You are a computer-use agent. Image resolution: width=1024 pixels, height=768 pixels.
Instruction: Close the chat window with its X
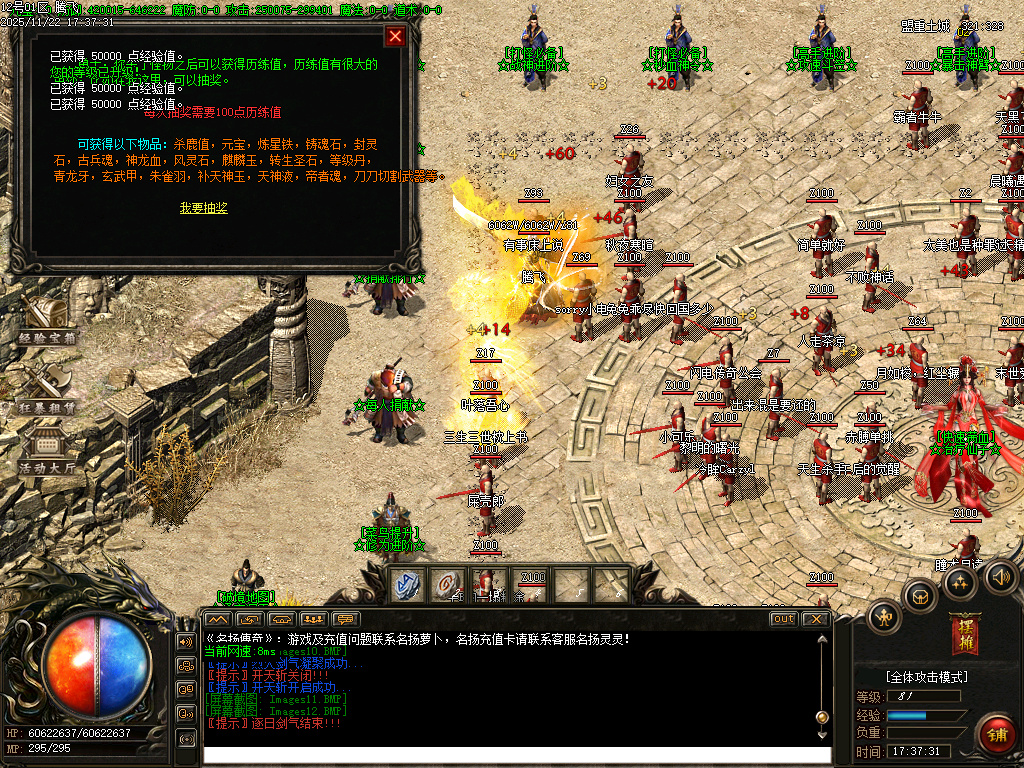[816, 619]
